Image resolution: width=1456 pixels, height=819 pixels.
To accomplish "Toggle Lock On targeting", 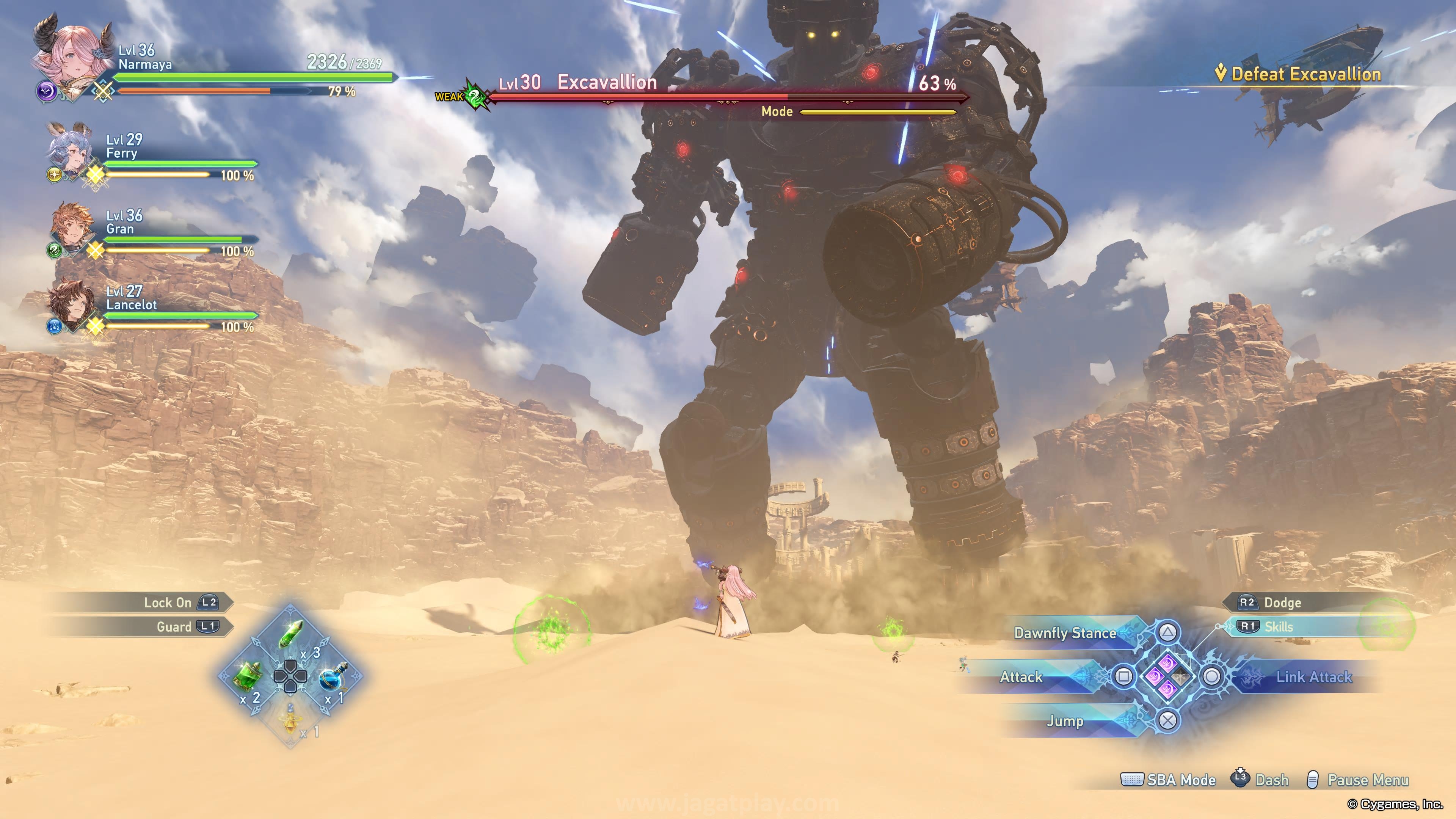I will click(x=168, y=602).
